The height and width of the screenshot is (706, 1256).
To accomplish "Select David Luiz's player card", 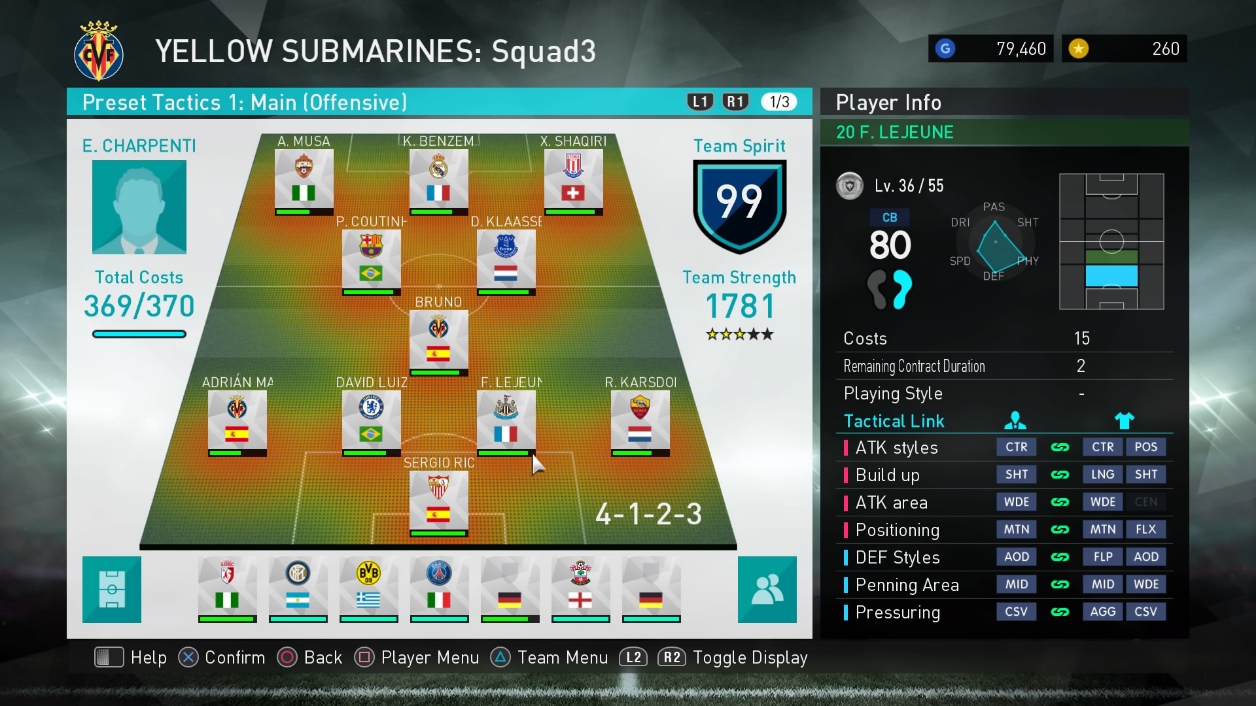I will [x=371, y=422].
